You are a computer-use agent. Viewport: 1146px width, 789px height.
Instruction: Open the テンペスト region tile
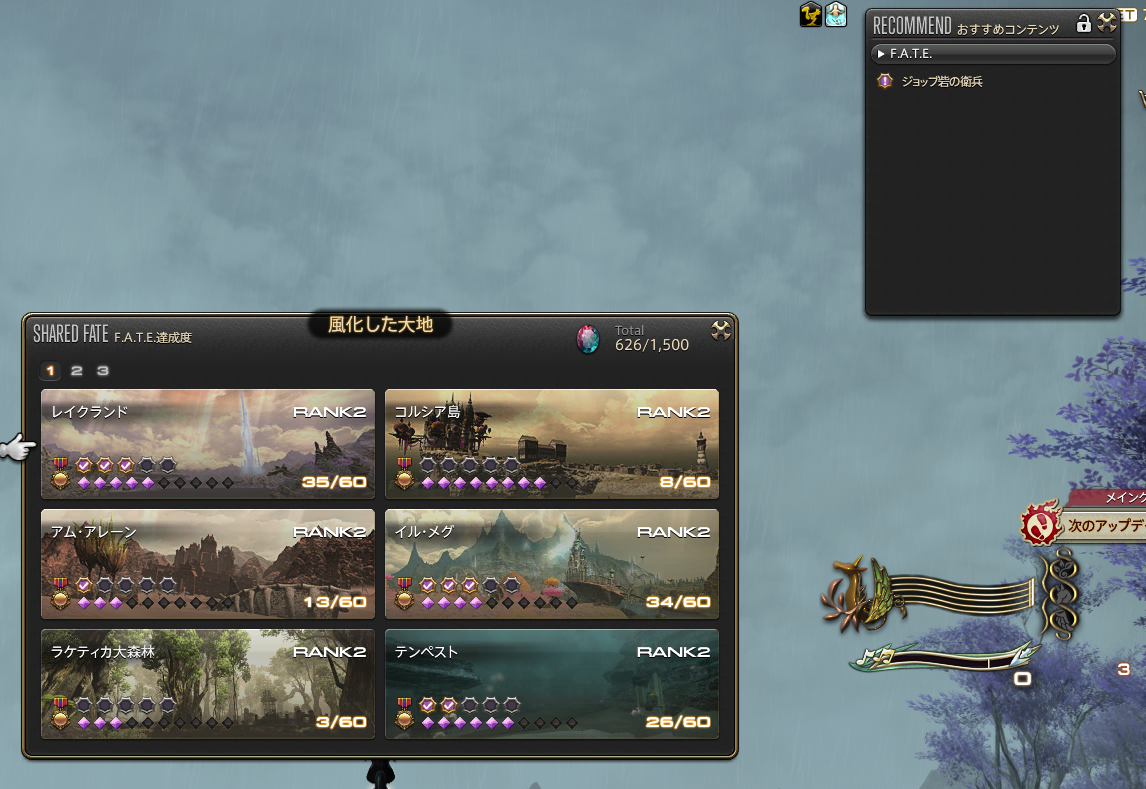[x=551, y=683]
